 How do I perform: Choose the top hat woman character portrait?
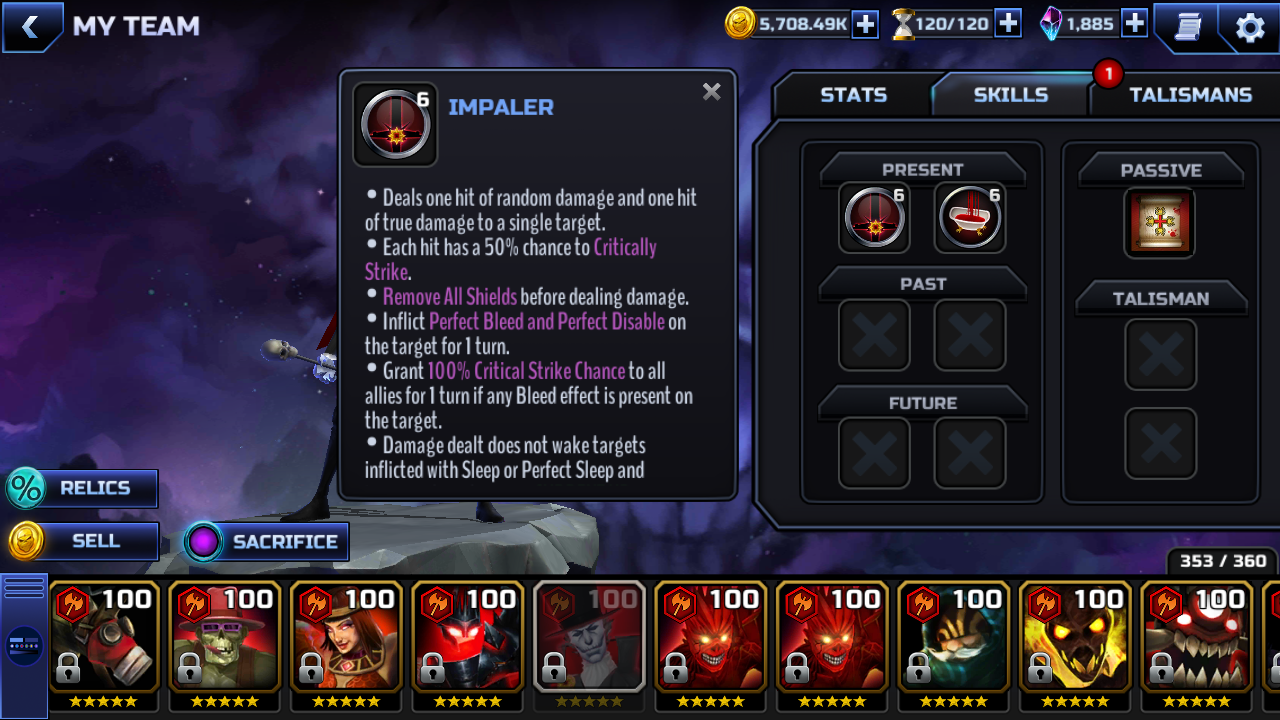pos(347,637)
